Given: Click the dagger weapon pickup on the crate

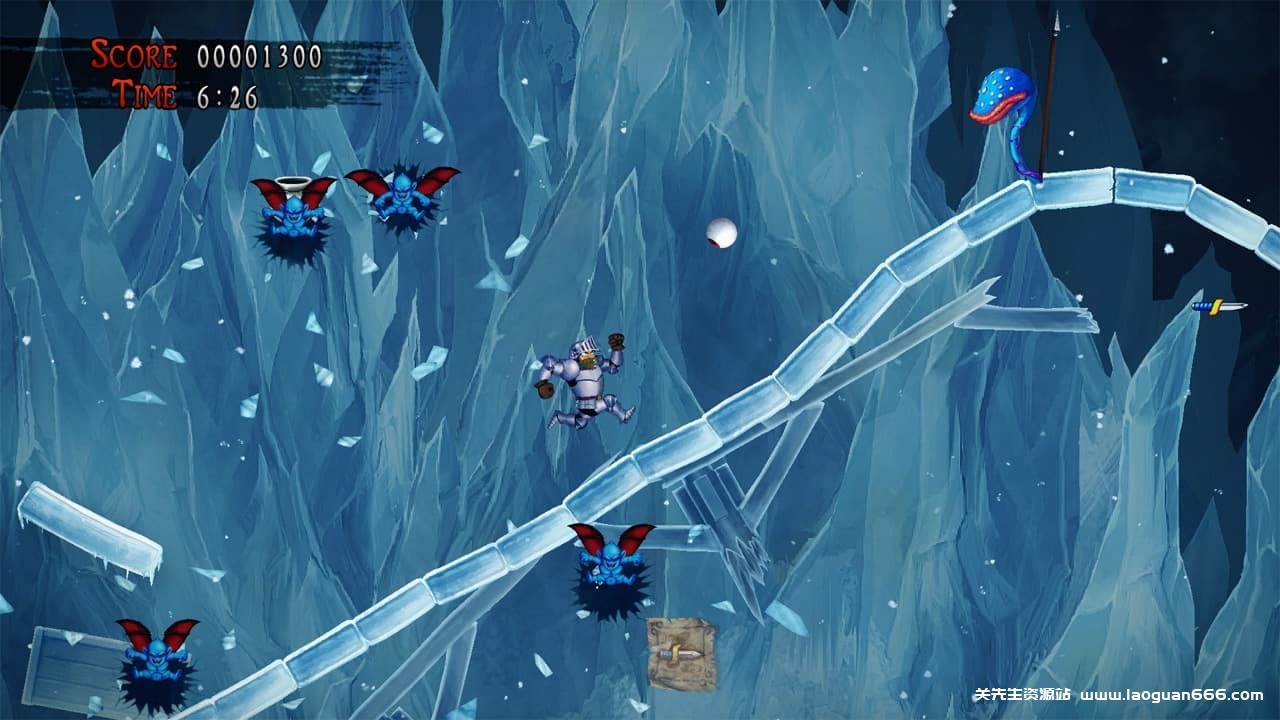Looking at the screenshot, I should (x=680, y=652).
